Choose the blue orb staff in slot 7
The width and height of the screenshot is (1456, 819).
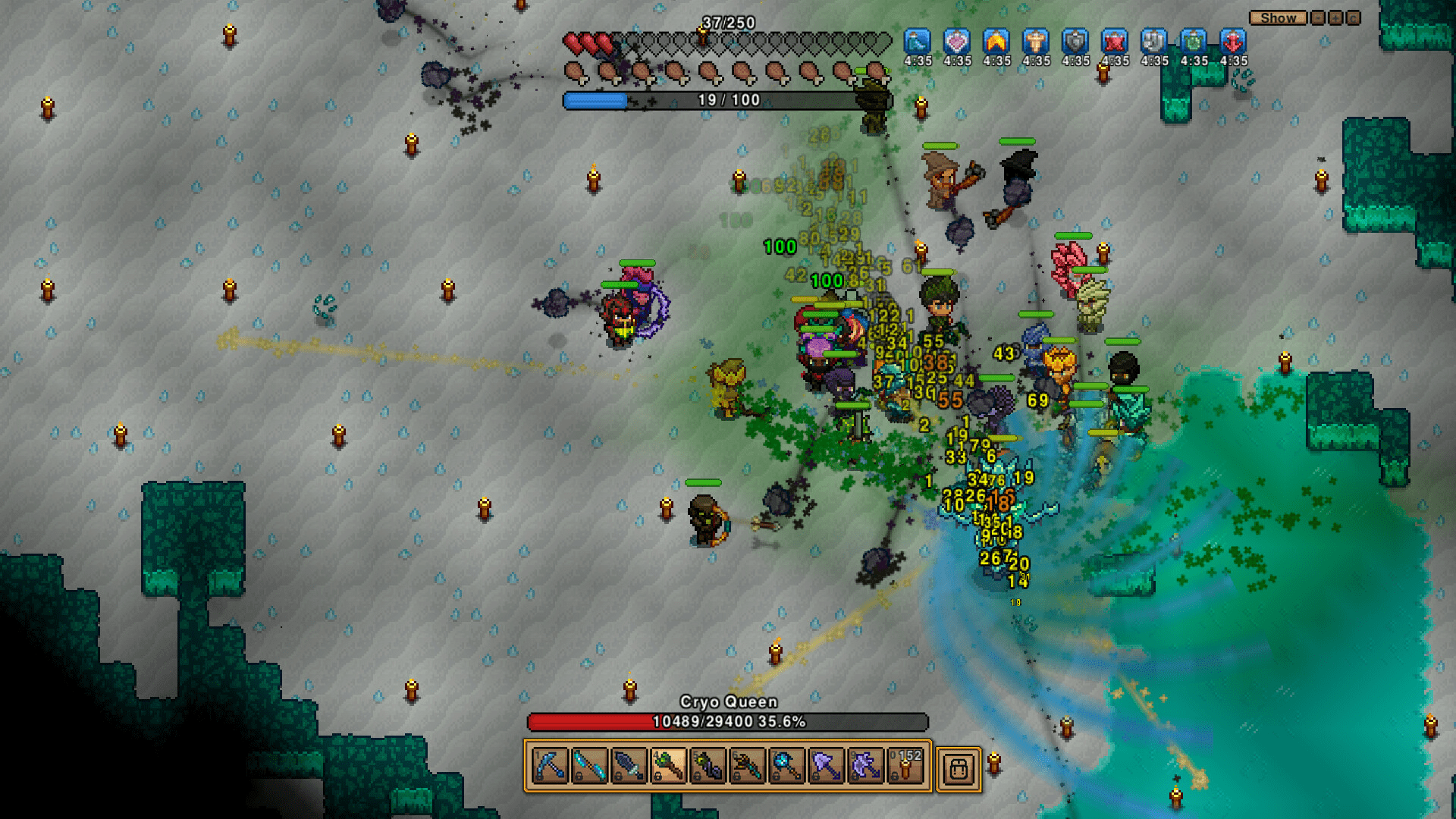786,766
